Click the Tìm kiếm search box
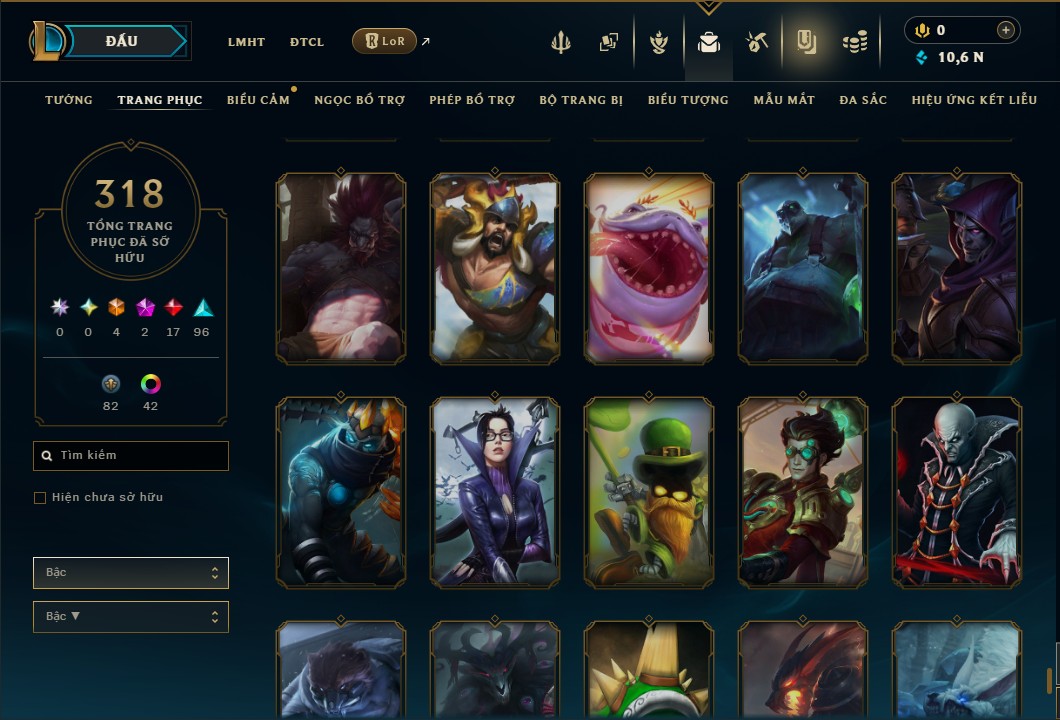The image size is (1060, 720). [131, 456]
